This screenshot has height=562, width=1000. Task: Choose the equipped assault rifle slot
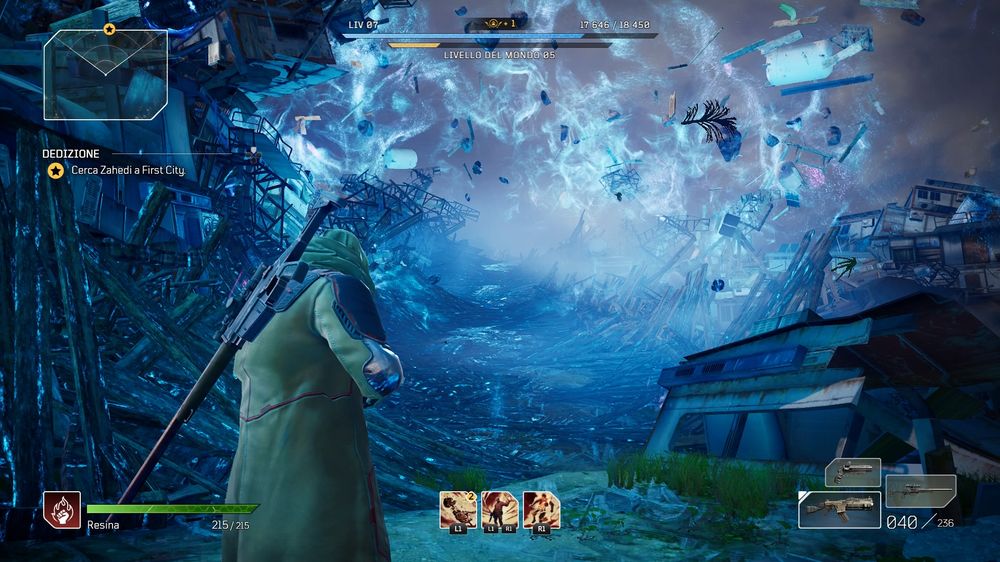(839, 509)
